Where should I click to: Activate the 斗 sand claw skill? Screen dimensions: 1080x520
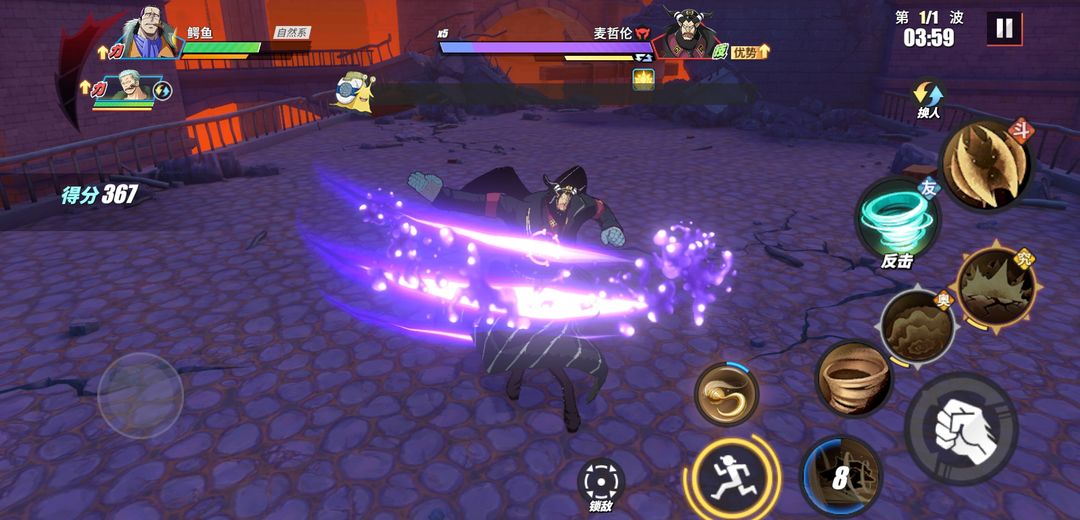coord(985,165)
